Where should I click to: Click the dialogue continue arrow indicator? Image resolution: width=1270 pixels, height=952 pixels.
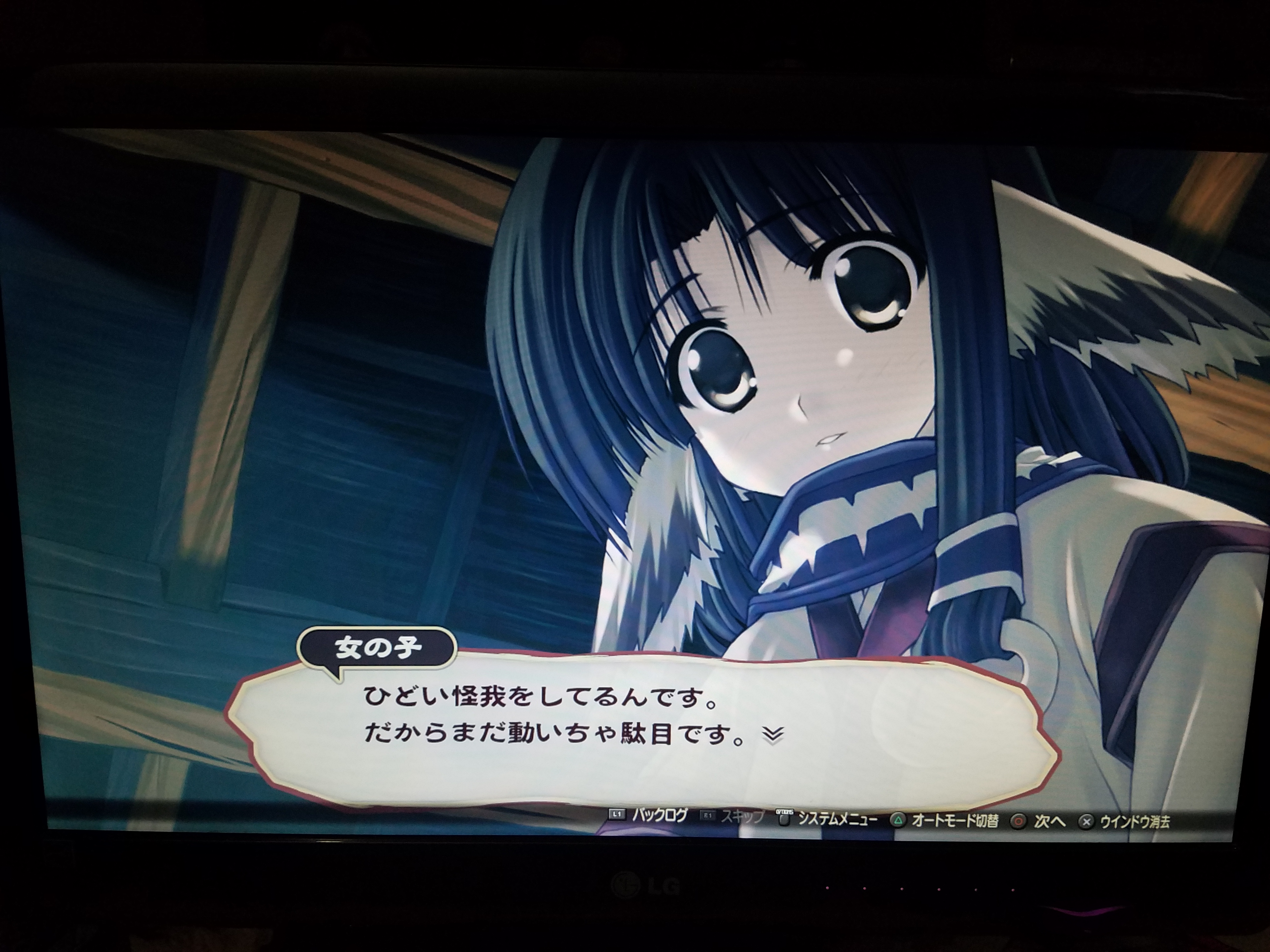773,735
